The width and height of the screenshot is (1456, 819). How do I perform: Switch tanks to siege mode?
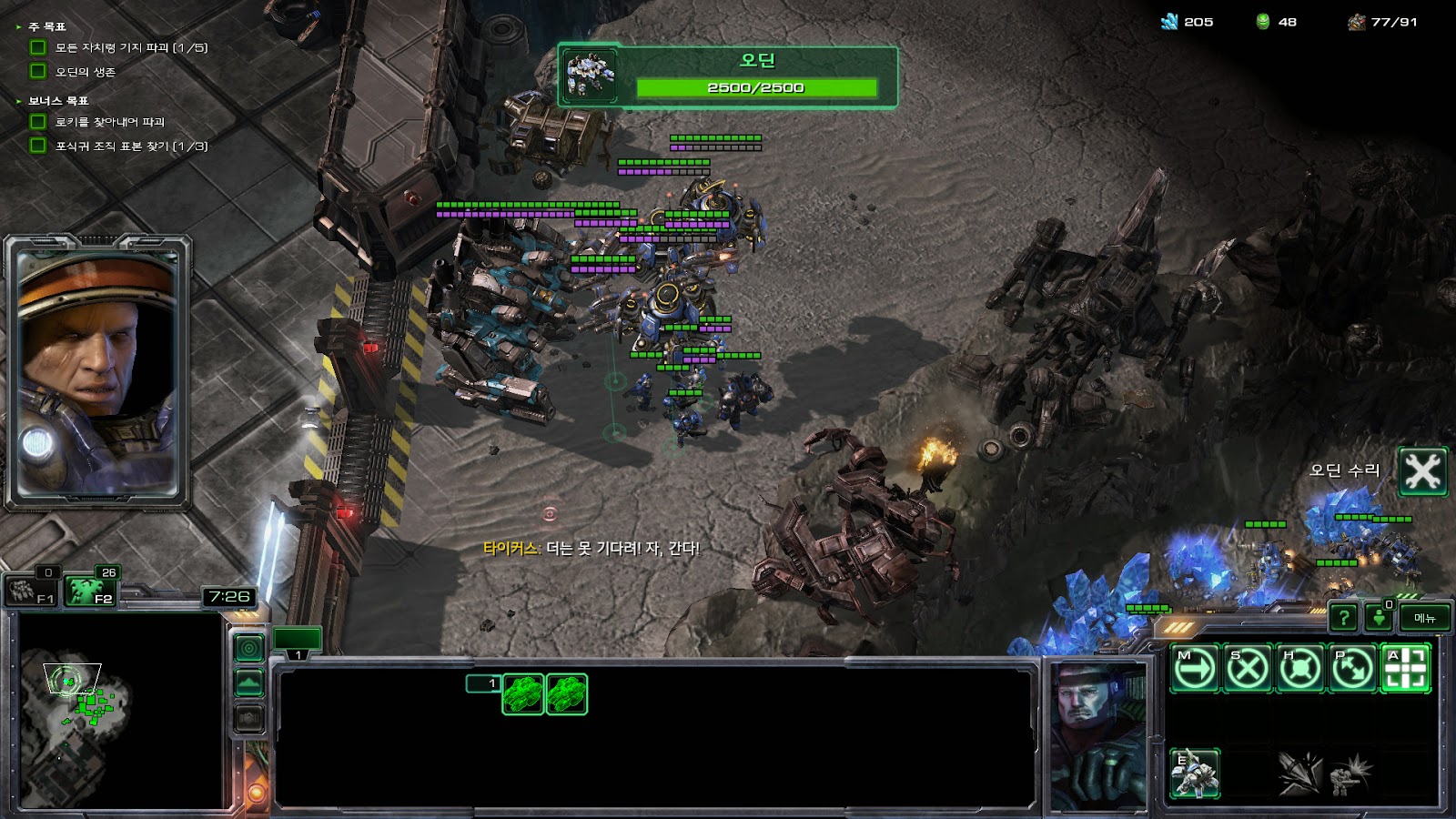tap(1194, 773)
